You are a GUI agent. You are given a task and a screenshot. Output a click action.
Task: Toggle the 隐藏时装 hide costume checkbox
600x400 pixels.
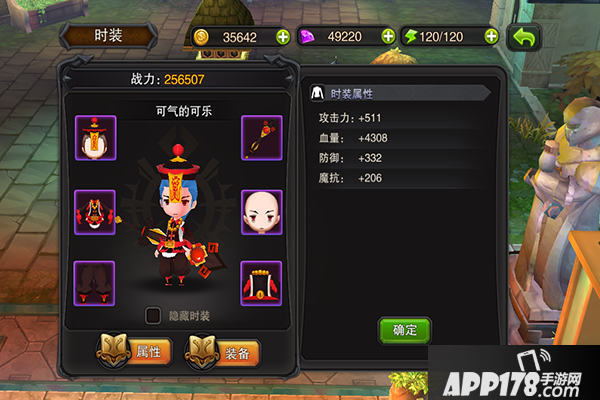coord(153,316)
